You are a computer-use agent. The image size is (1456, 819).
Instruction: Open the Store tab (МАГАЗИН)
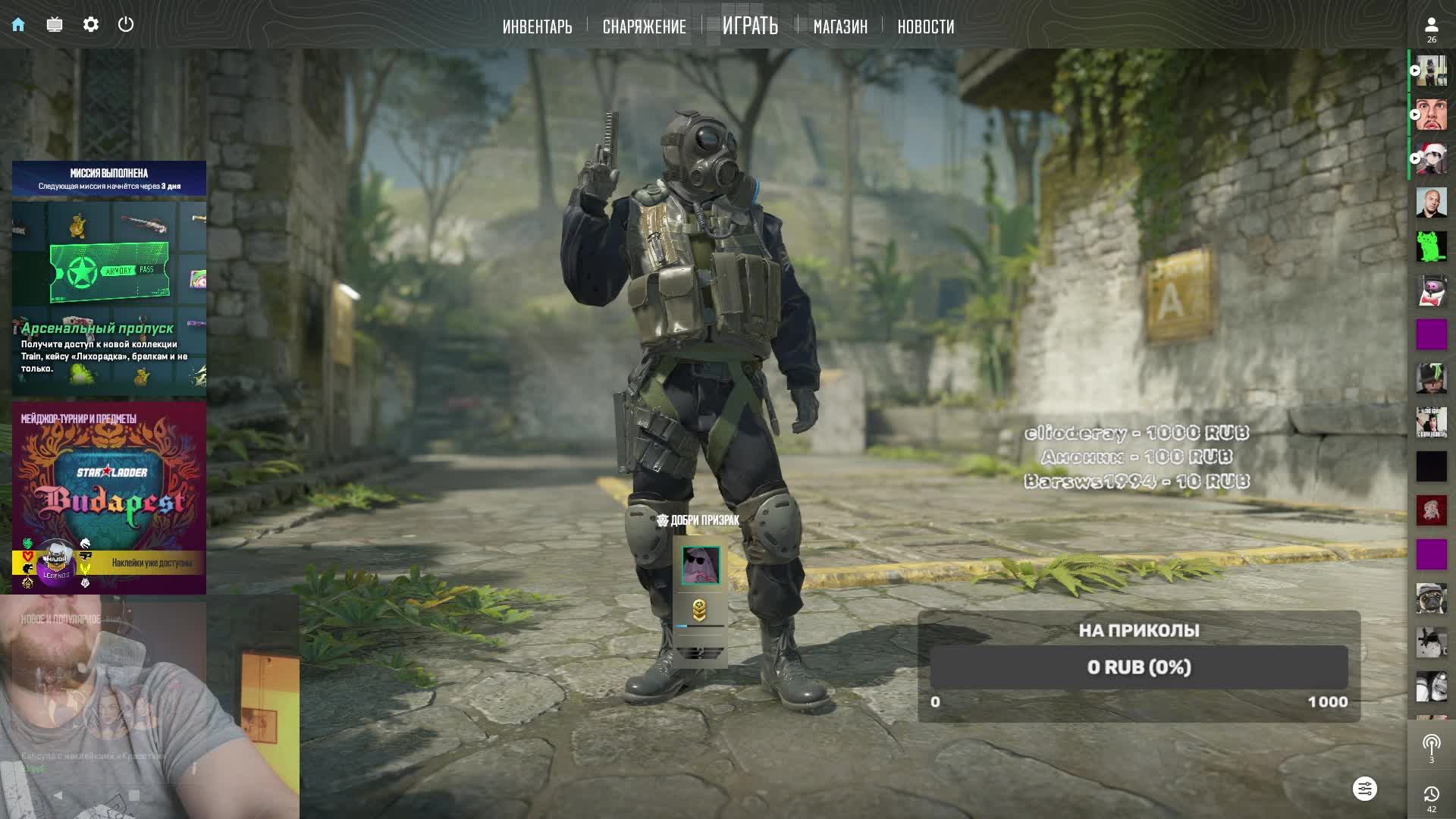pyautogui.click(x=839, y=27)
